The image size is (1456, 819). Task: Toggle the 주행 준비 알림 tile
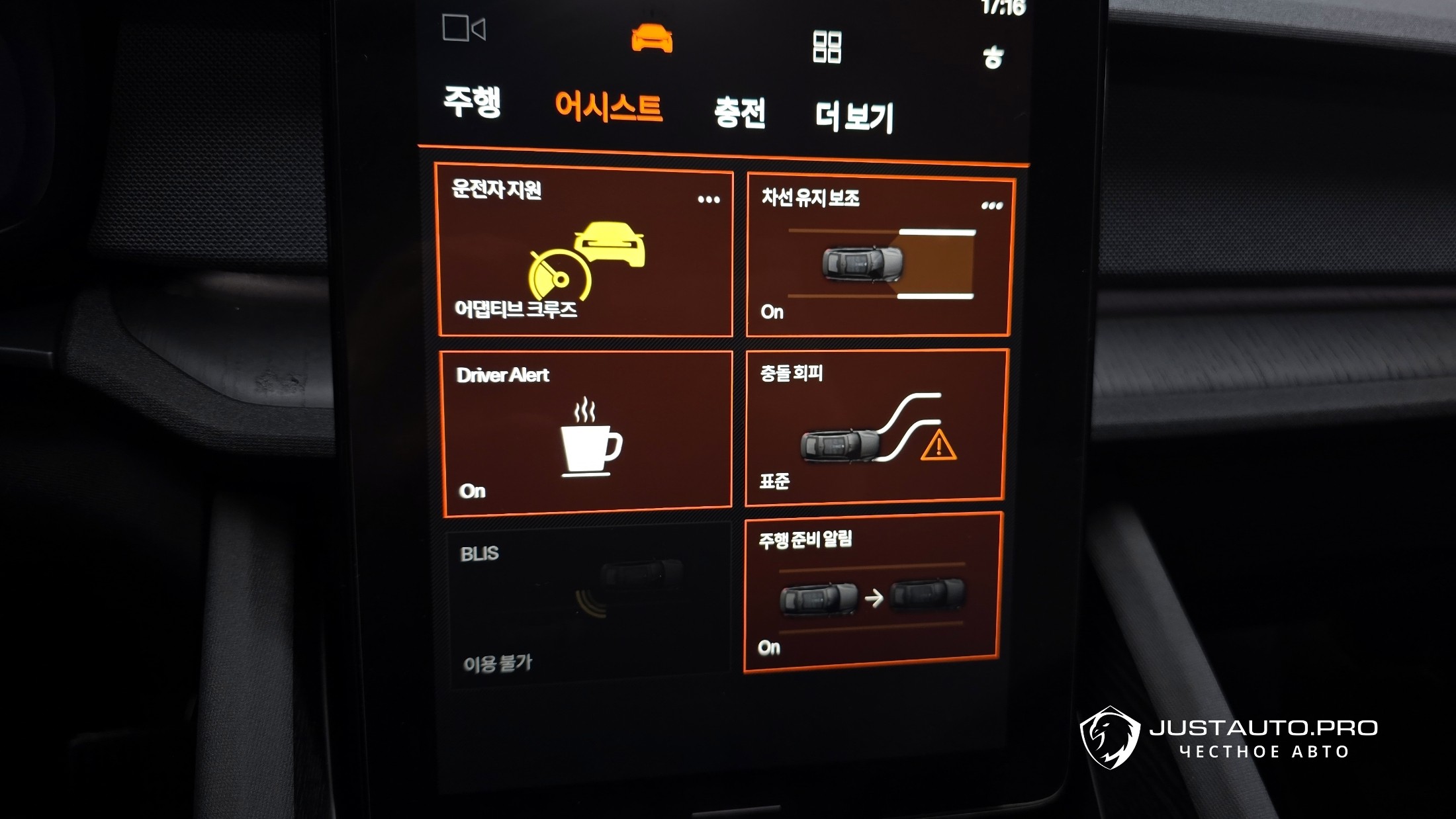pos(872,592)
